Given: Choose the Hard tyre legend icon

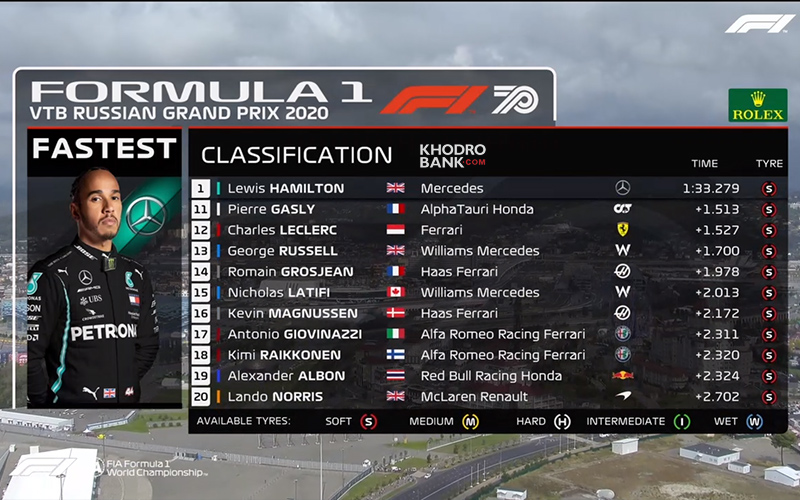Looking at the screenshot, I should point(562,422).
